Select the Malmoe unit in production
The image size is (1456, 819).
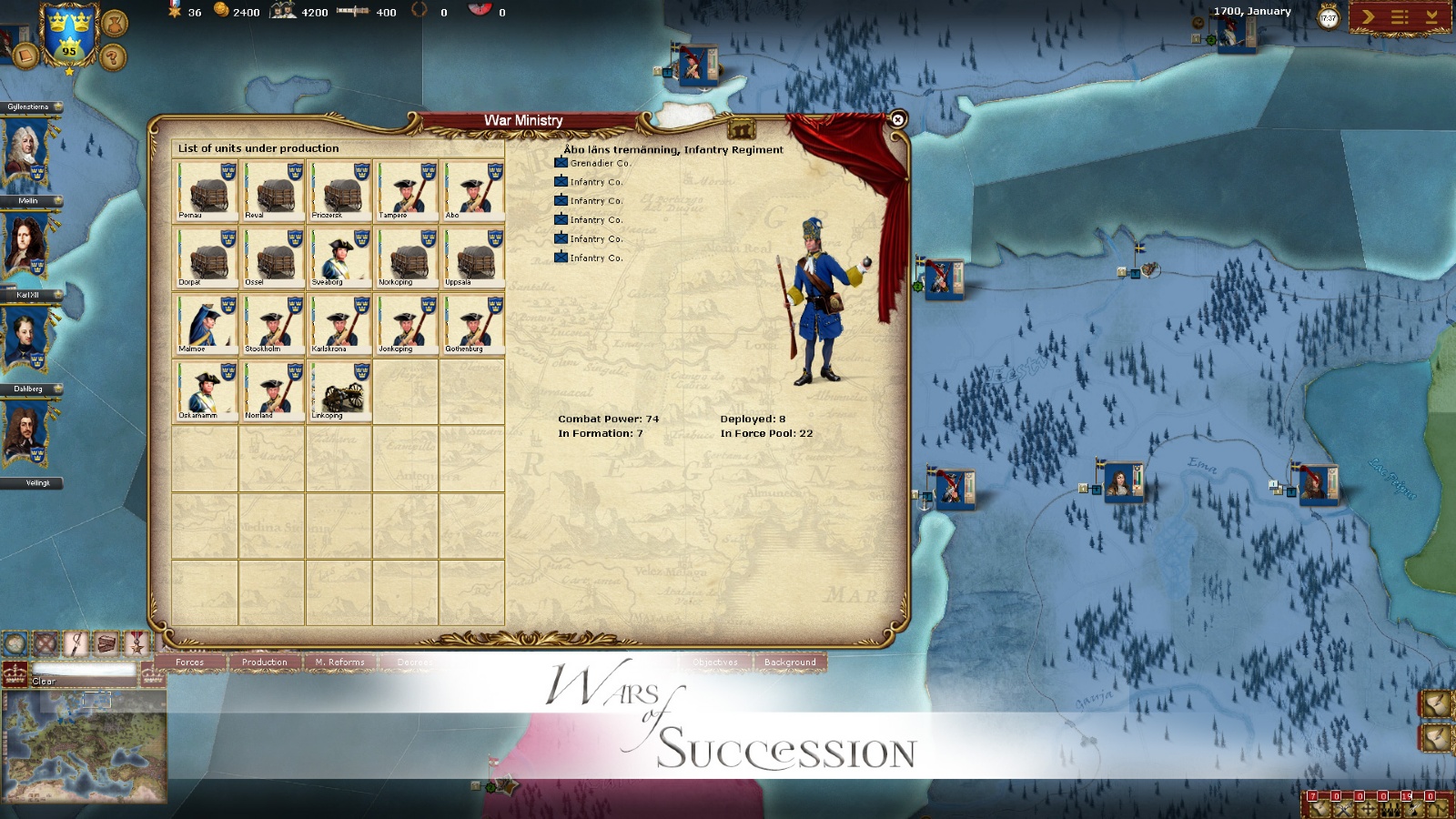207,325
